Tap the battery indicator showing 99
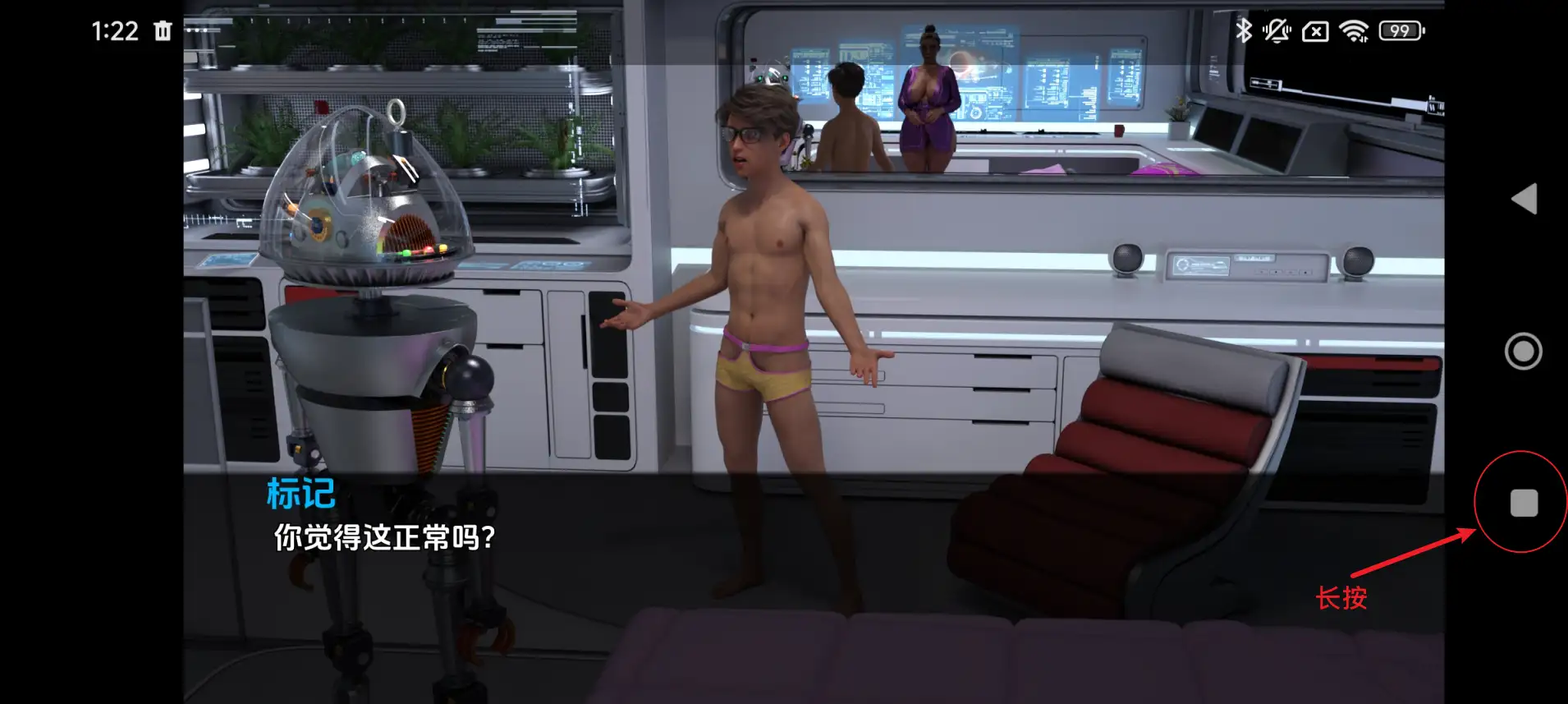Screen dimensions: 1568x704 pyautogui.click(x=1401, y=31)
